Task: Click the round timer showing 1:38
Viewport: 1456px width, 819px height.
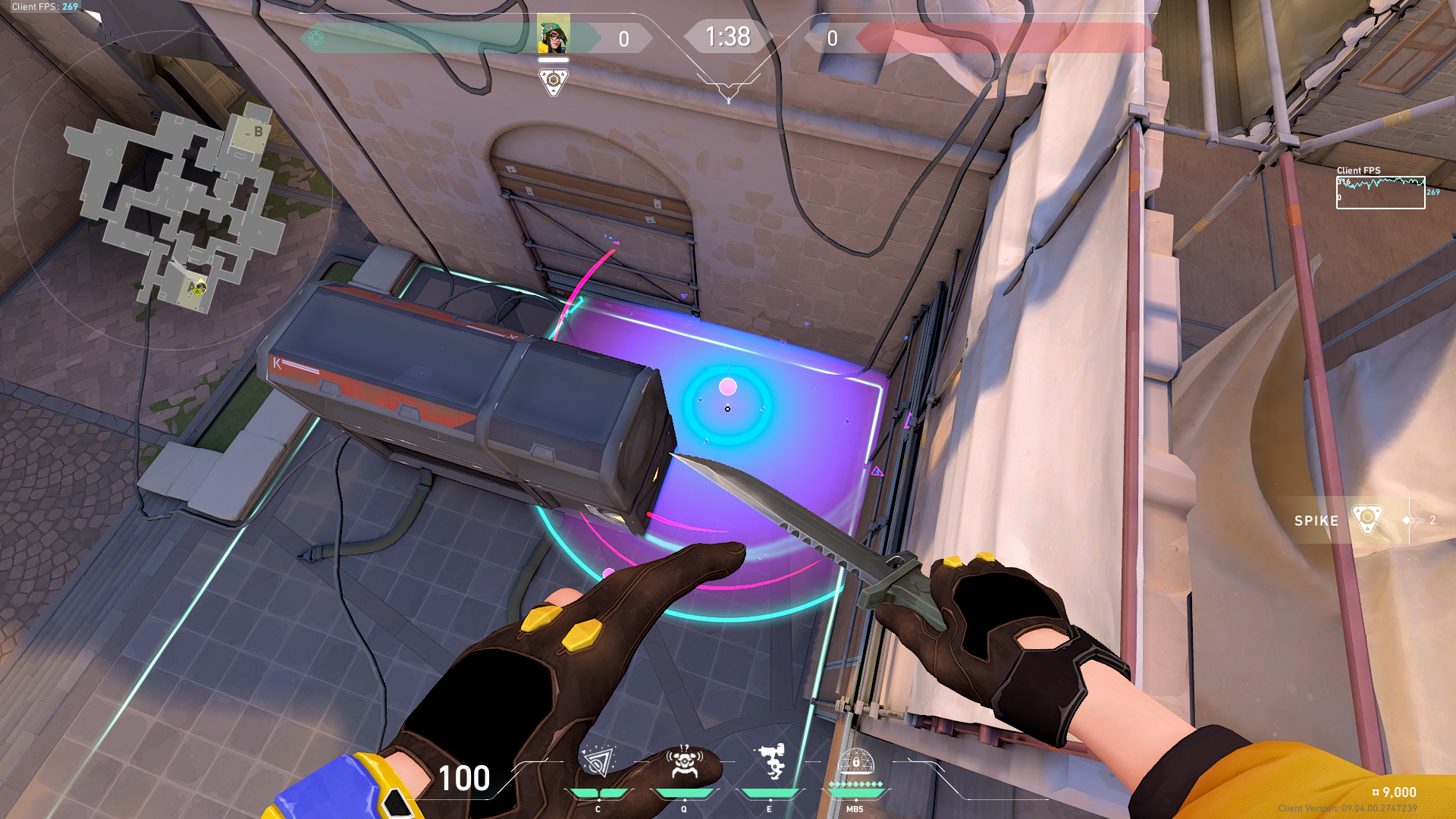Action: coord(727,36)
